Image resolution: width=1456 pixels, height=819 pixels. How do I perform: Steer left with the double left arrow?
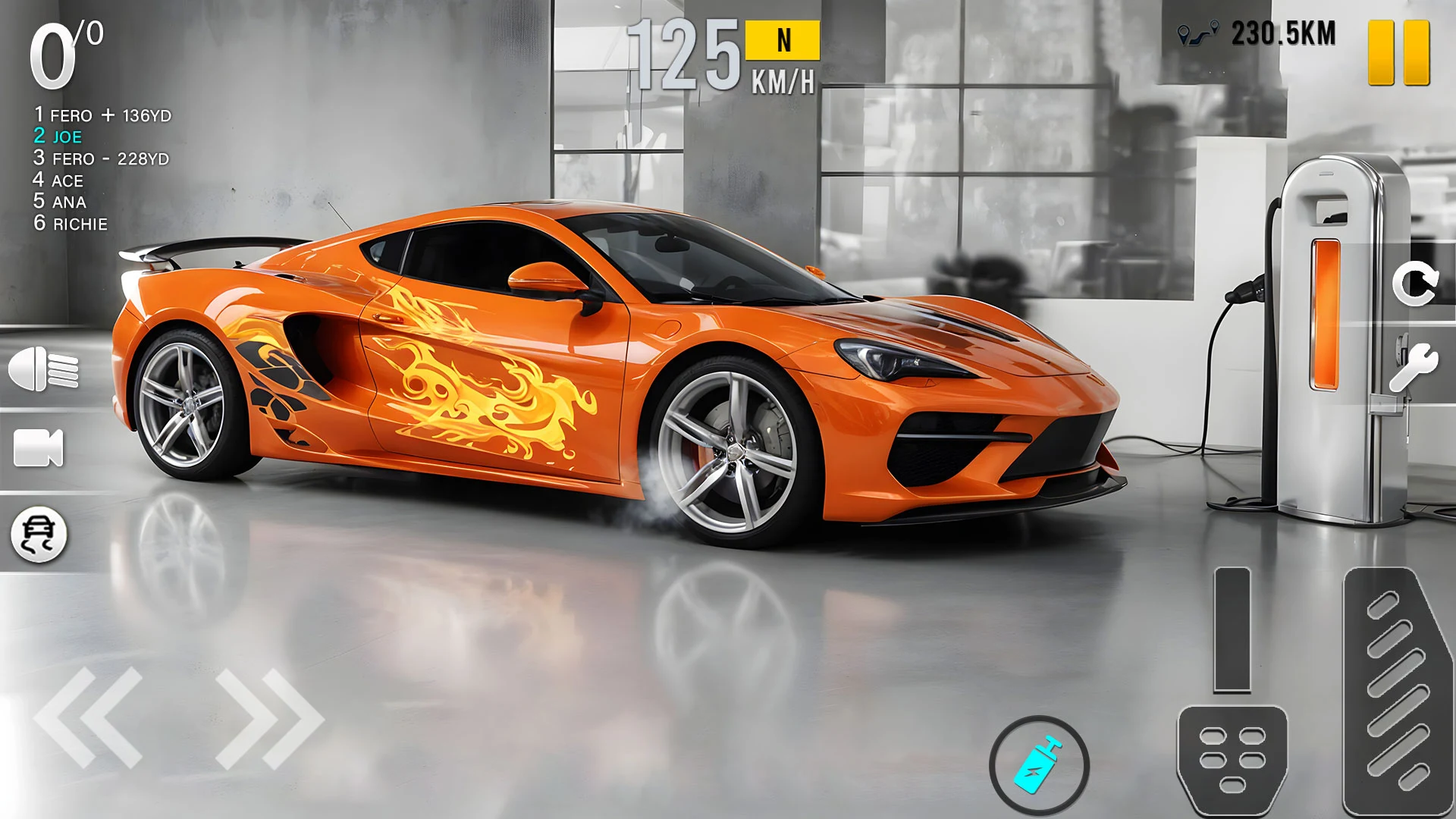(x=89, y=717)
